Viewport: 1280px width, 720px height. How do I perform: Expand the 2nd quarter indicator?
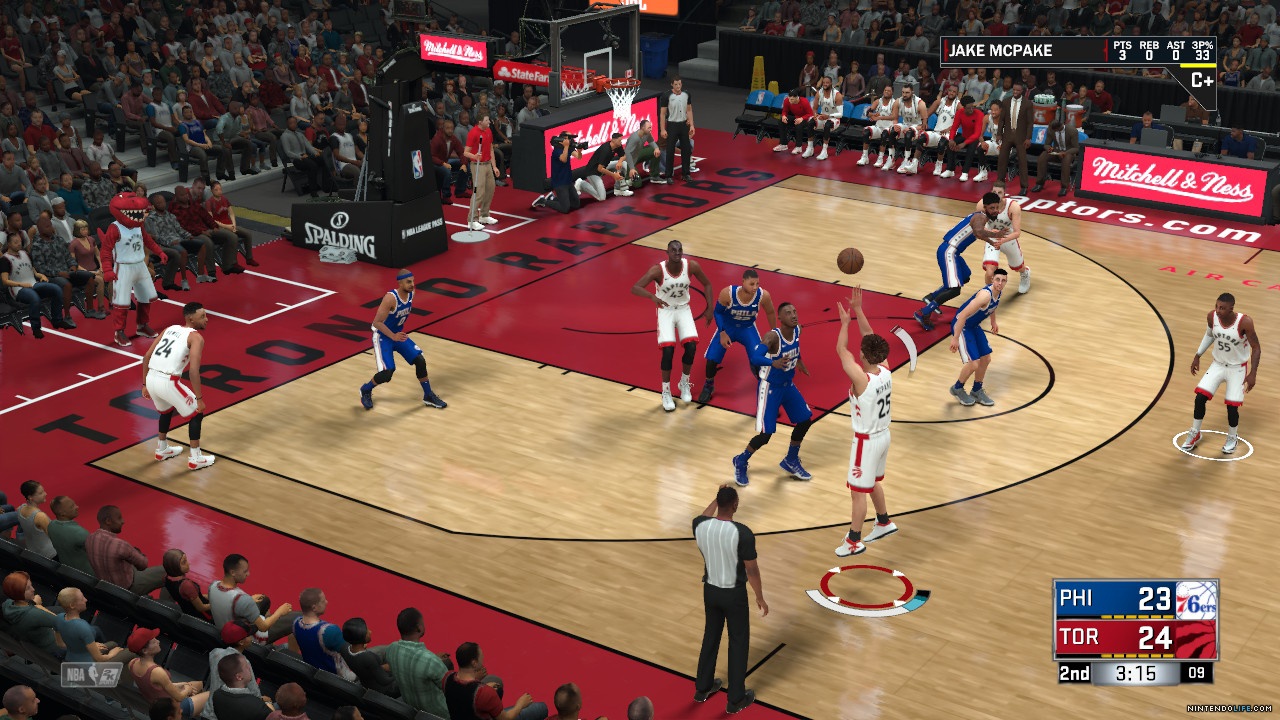(1075, 672)
